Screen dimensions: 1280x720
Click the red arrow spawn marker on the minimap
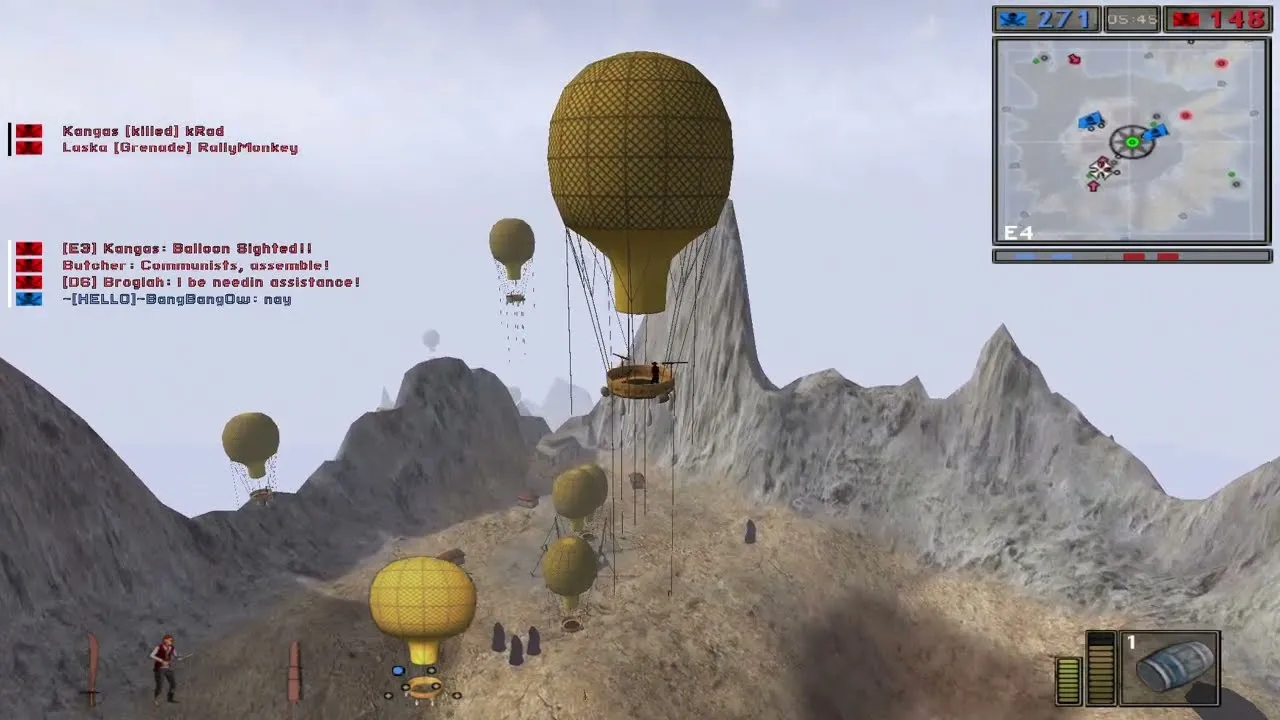[1093, 185]
